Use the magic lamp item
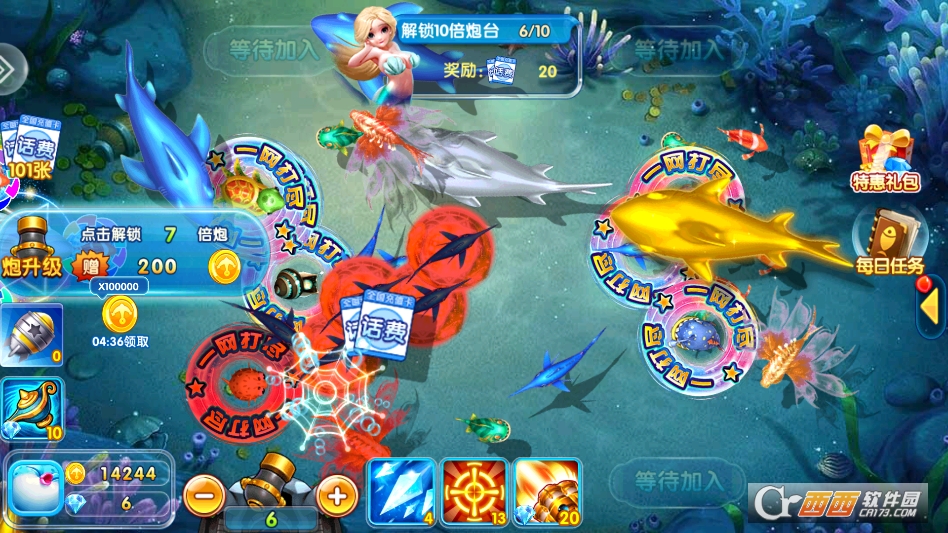Viewport: 948px width, 533px height. tap(31, 407)
